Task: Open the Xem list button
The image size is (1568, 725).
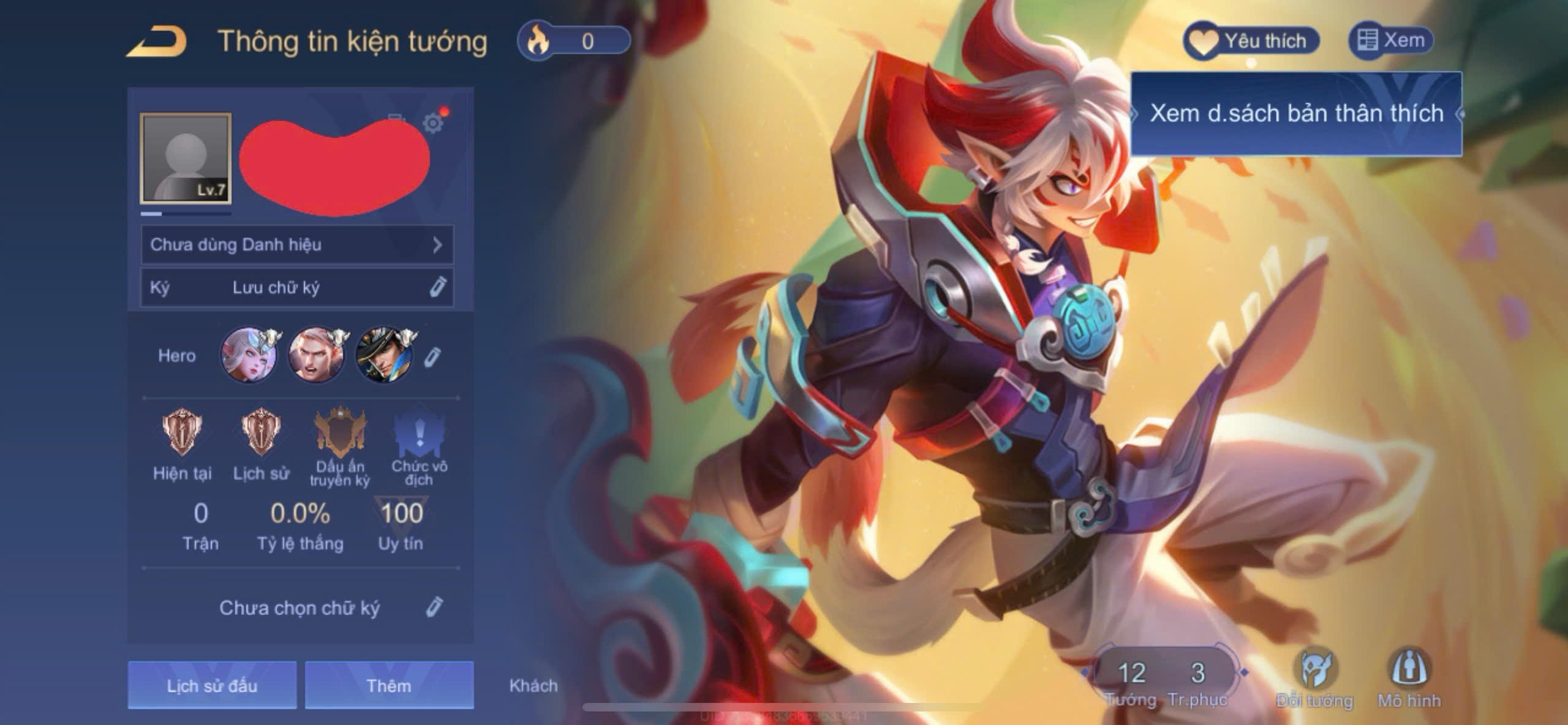Action: click(x=1390, y=41)
